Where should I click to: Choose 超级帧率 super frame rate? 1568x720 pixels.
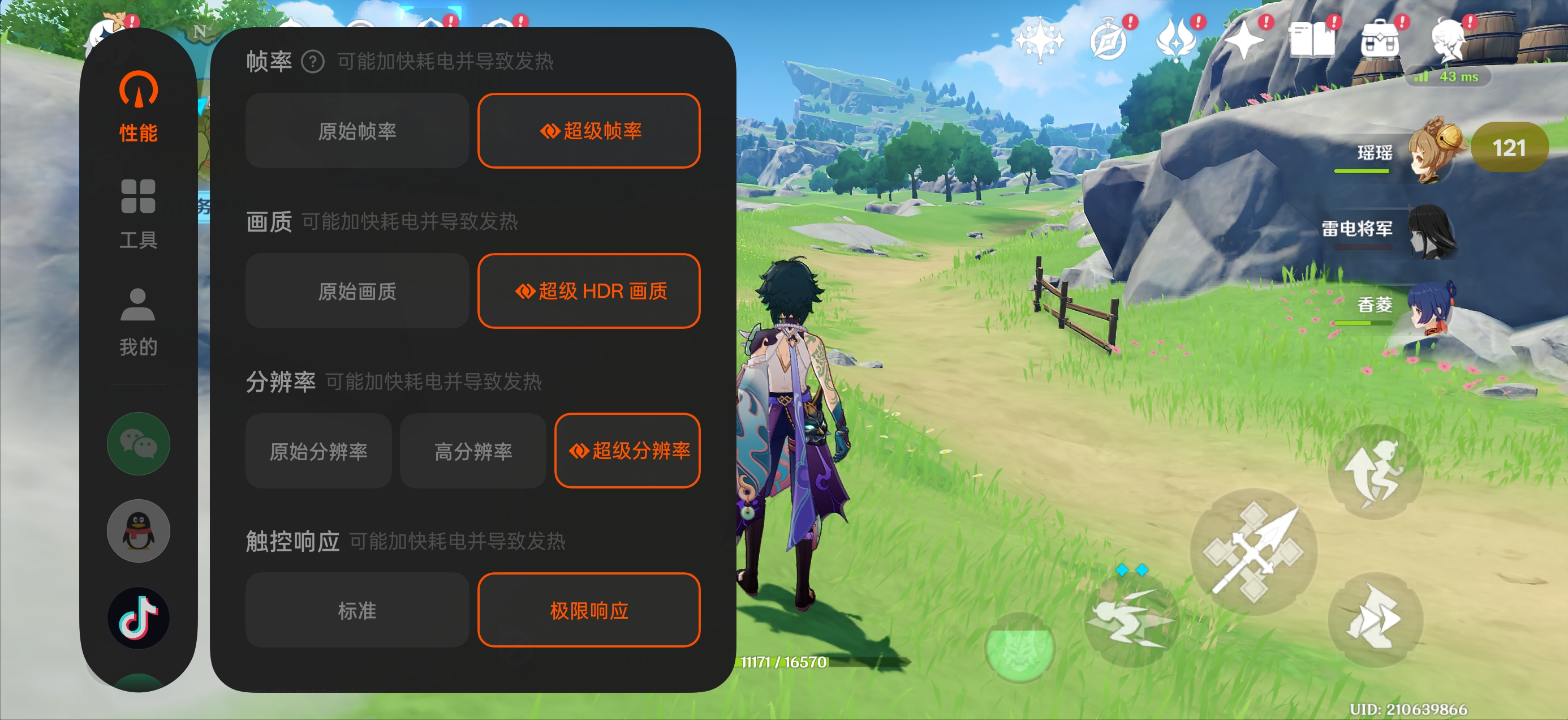[x=589, y=131]
